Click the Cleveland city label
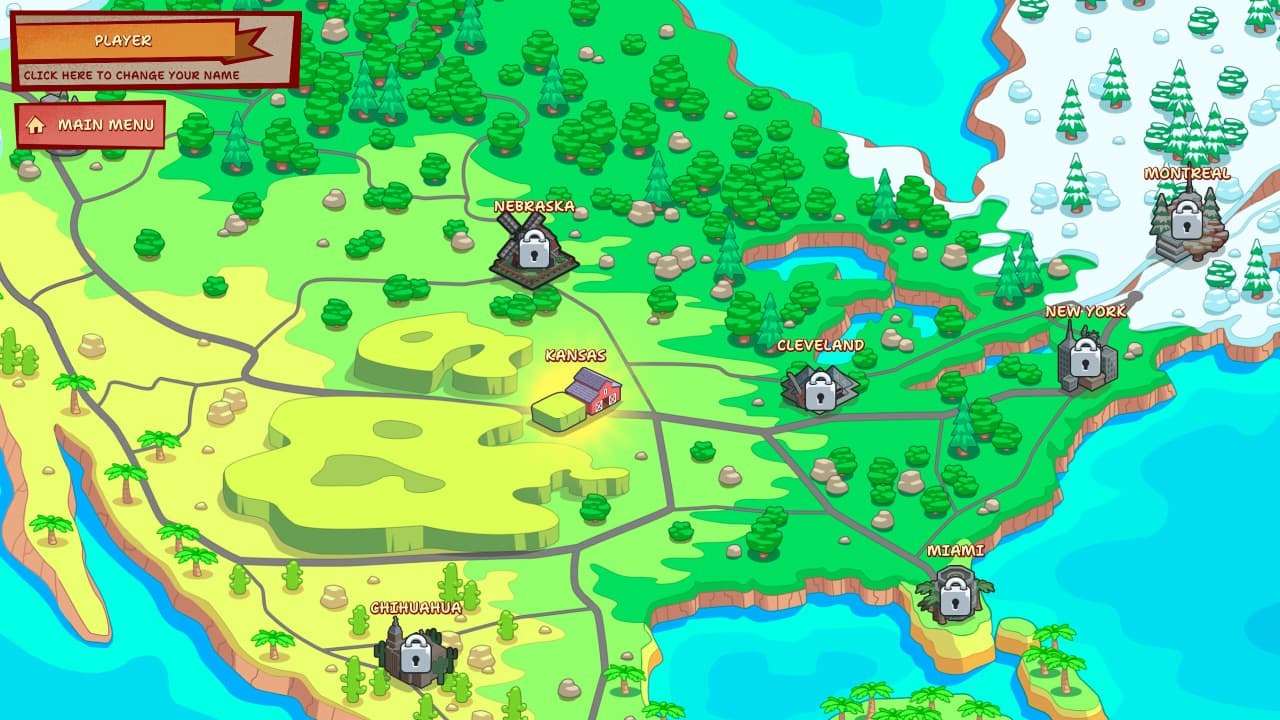The width and height of the screenshot is (1280, 720). coord(820,347)
